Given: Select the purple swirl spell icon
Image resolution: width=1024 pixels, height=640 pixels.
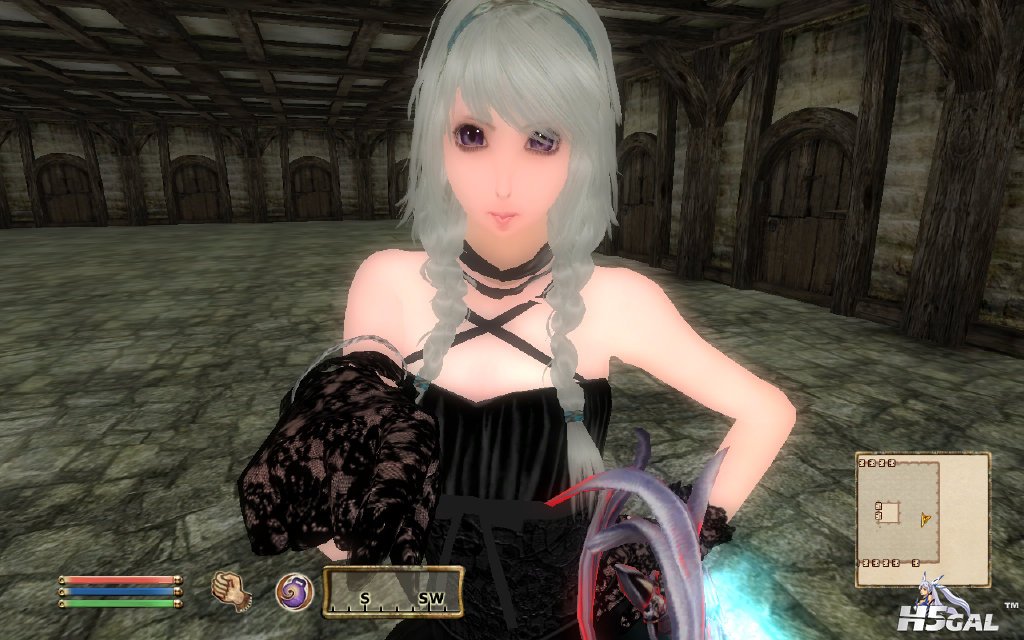Looking at the screenshot, I should tap(293, 591).
